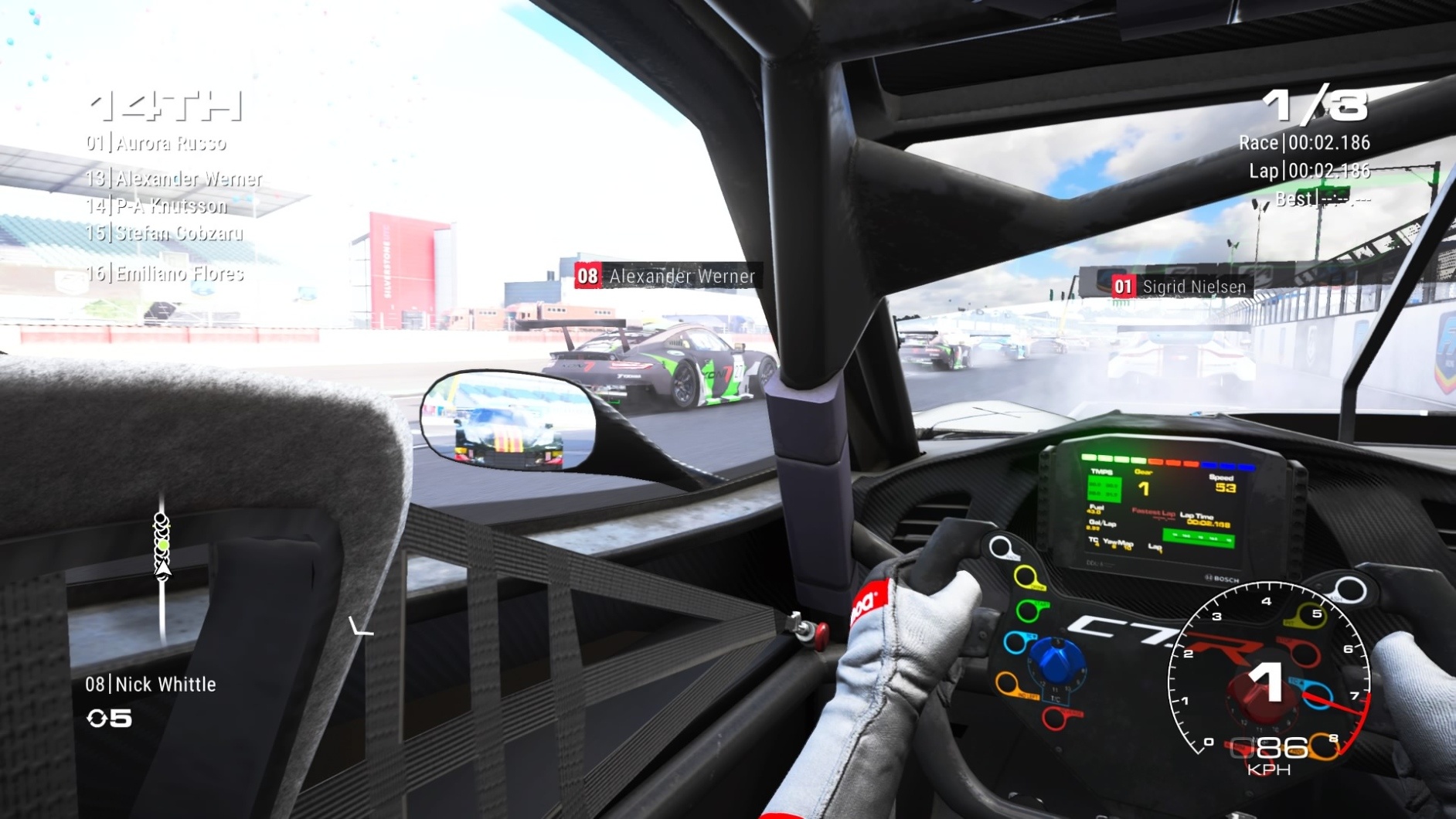Select Aurora Russo in the standings list
Viewport: 1456px width, 819px height.
[x=156, y=143]
